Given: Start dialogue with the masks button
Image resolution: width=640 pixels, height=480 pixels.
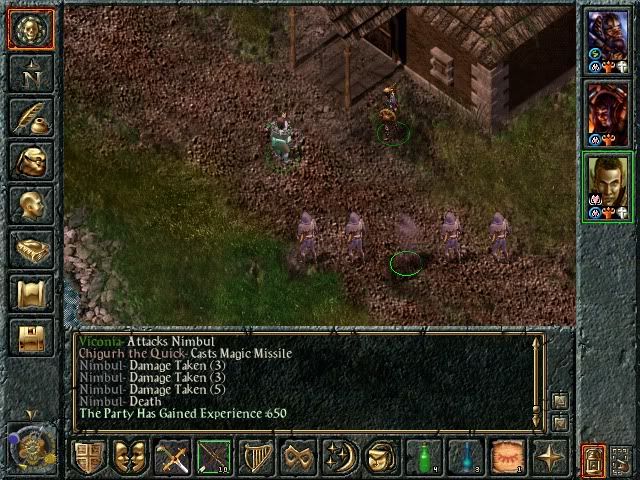Looking at the screenshot, I should point(129,457).
